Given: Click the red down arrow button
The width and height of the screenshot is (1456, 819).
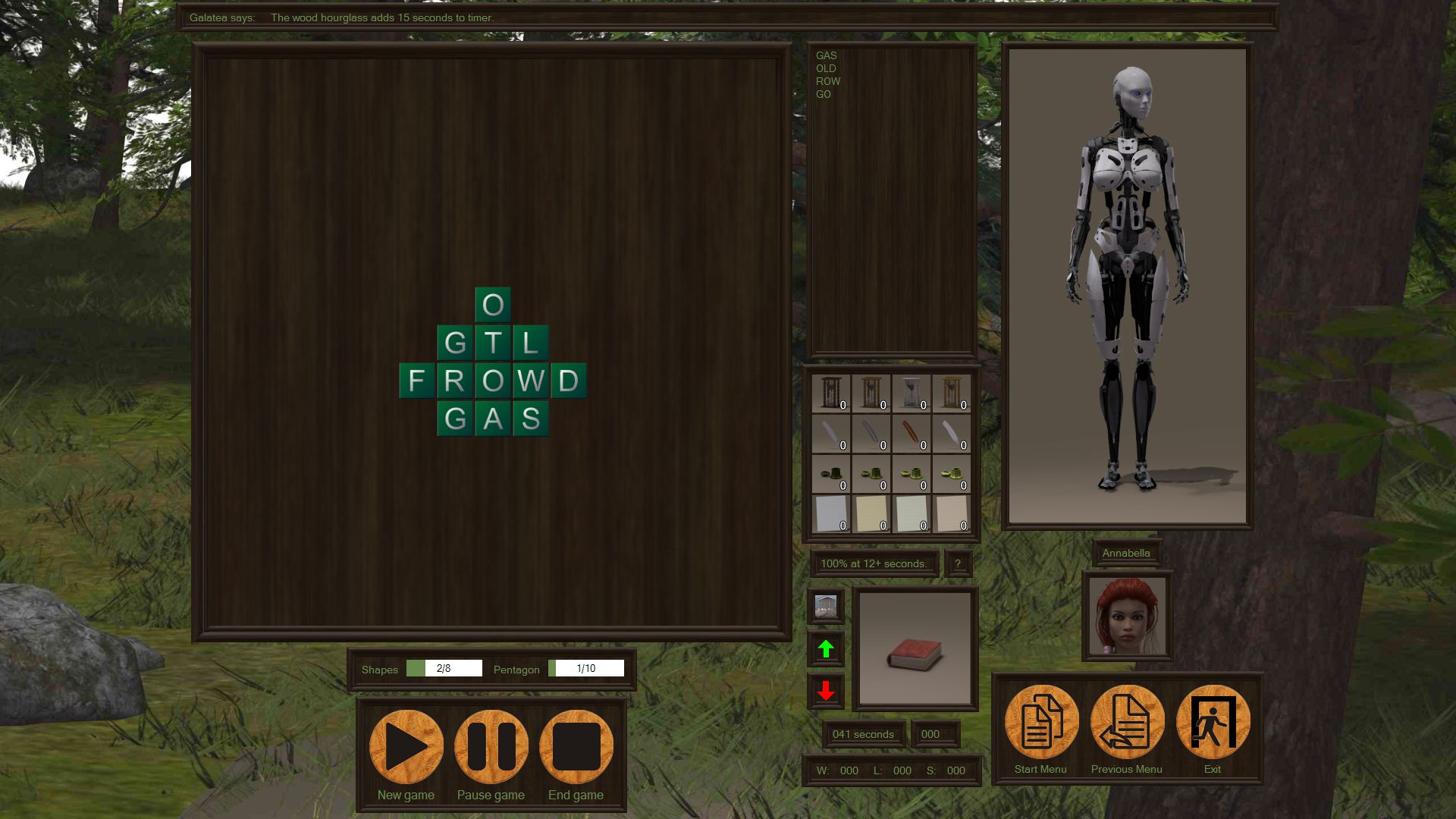Looking at the screenshot, I should click(826, 691).
